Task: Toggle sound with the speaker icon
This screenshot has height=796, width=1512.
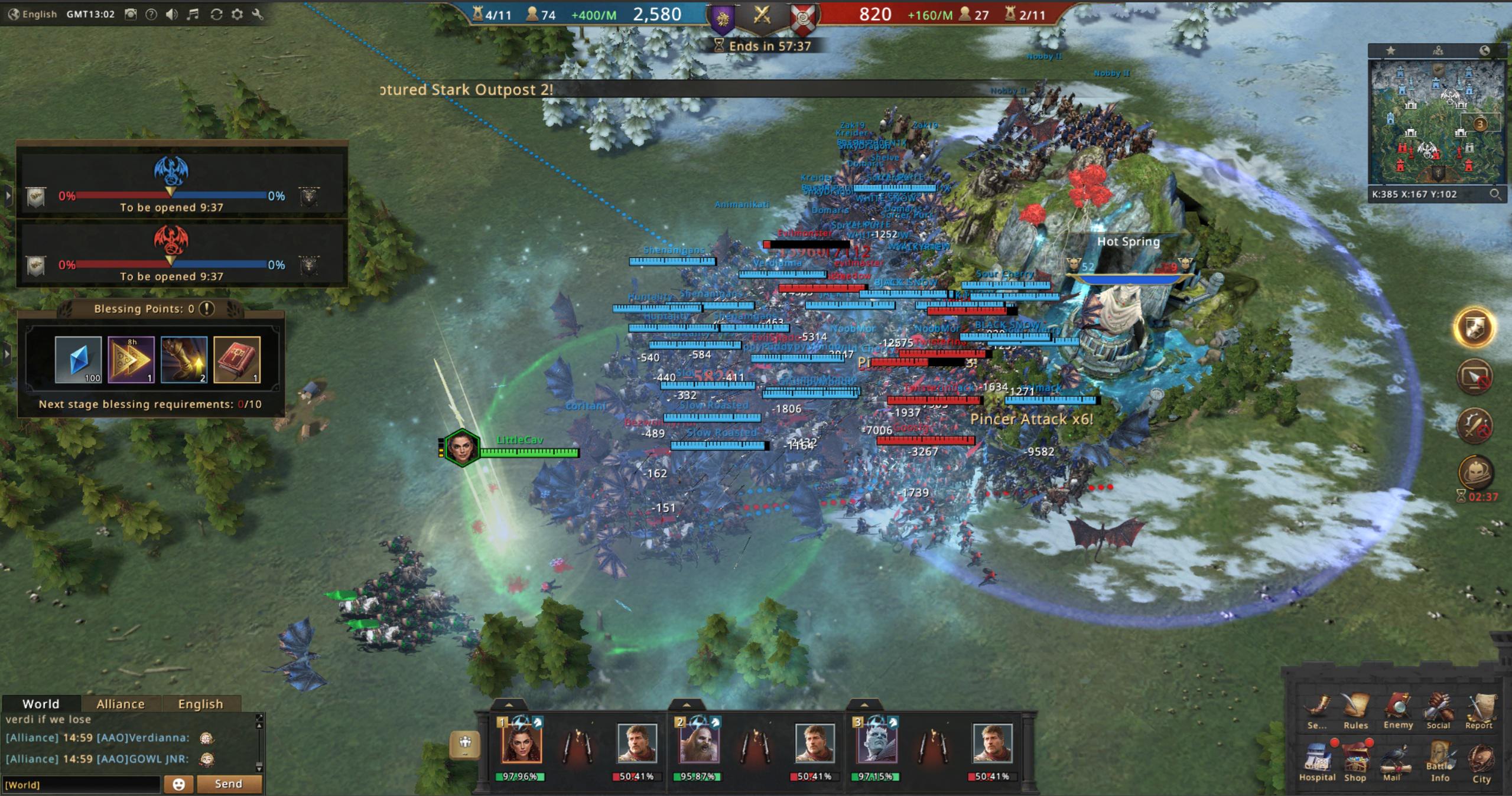Action: point(172,14)
